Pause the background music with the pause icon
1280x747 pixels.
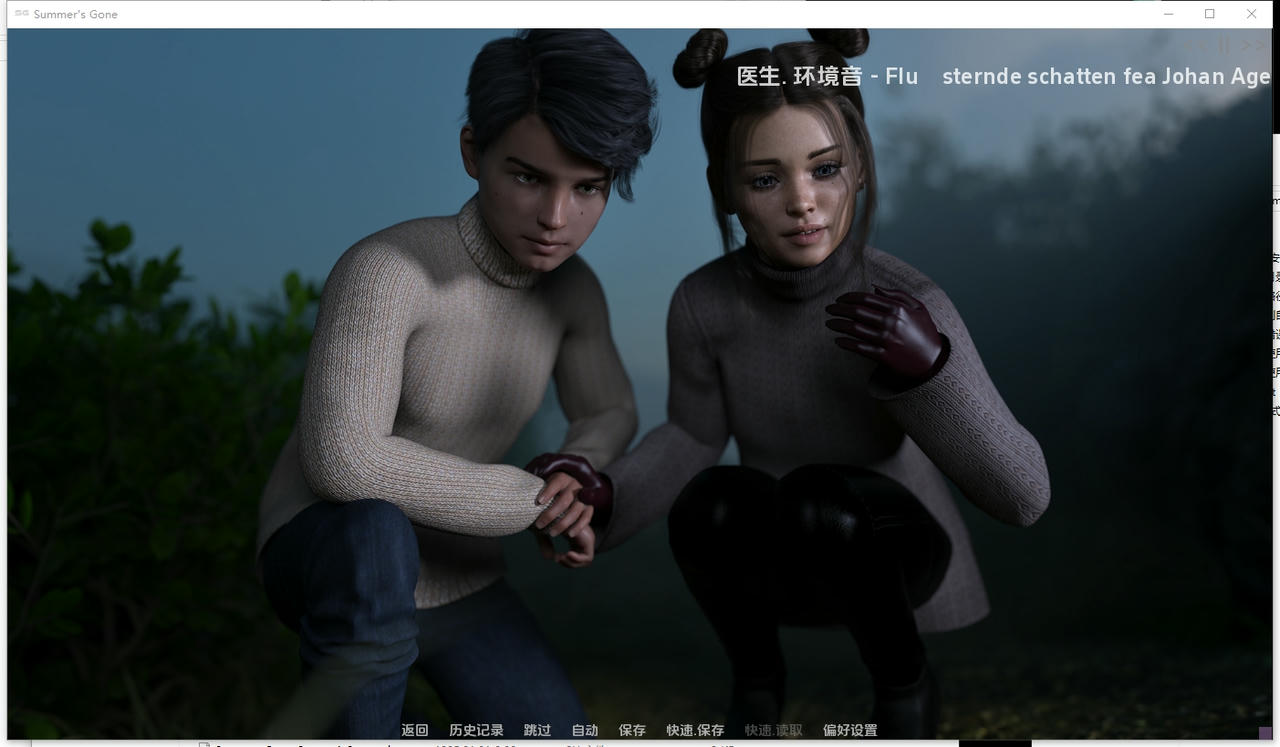tap(1223, 44)
